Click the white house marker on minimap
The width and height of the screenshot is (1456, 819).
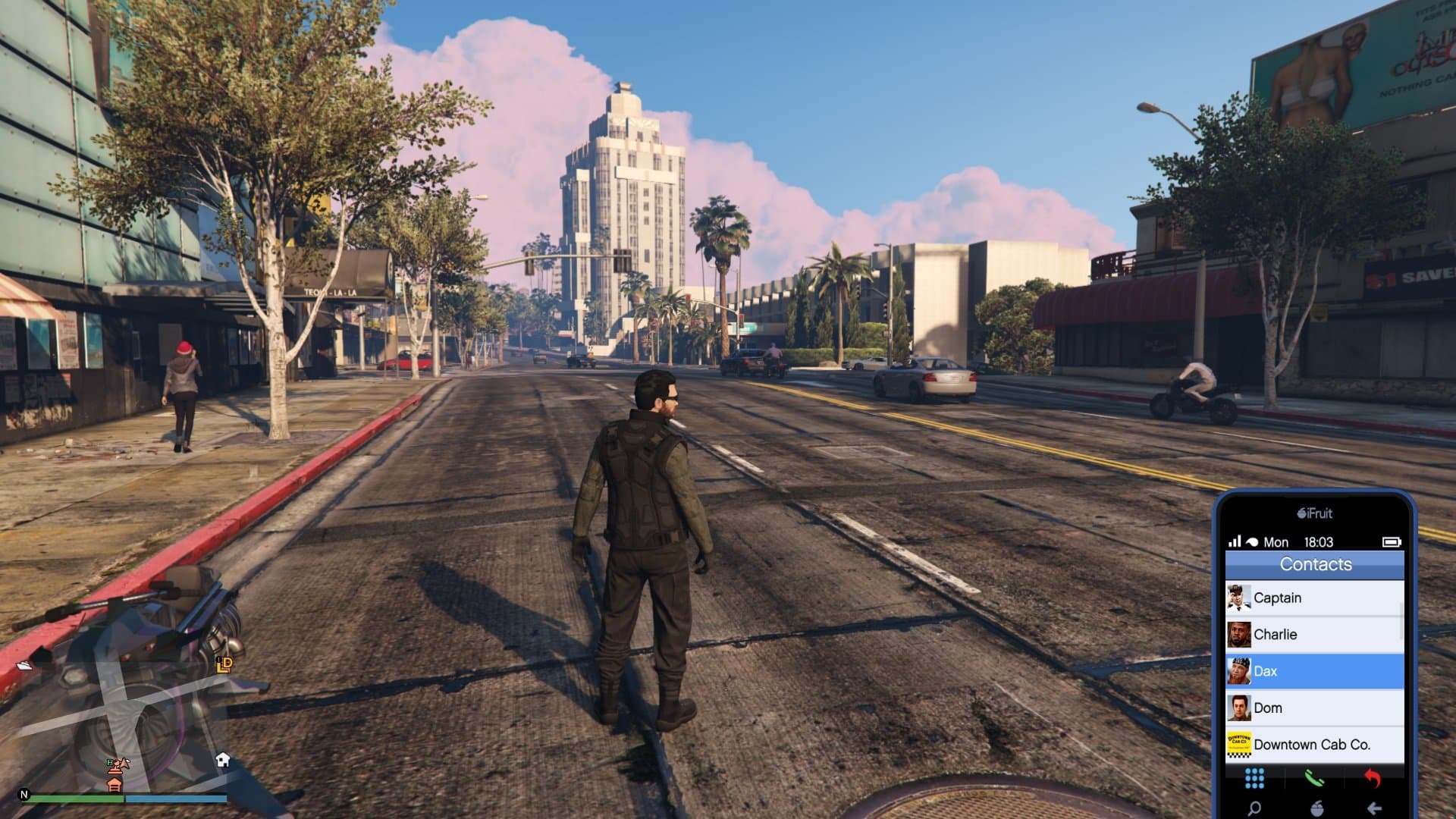(223, 760)
